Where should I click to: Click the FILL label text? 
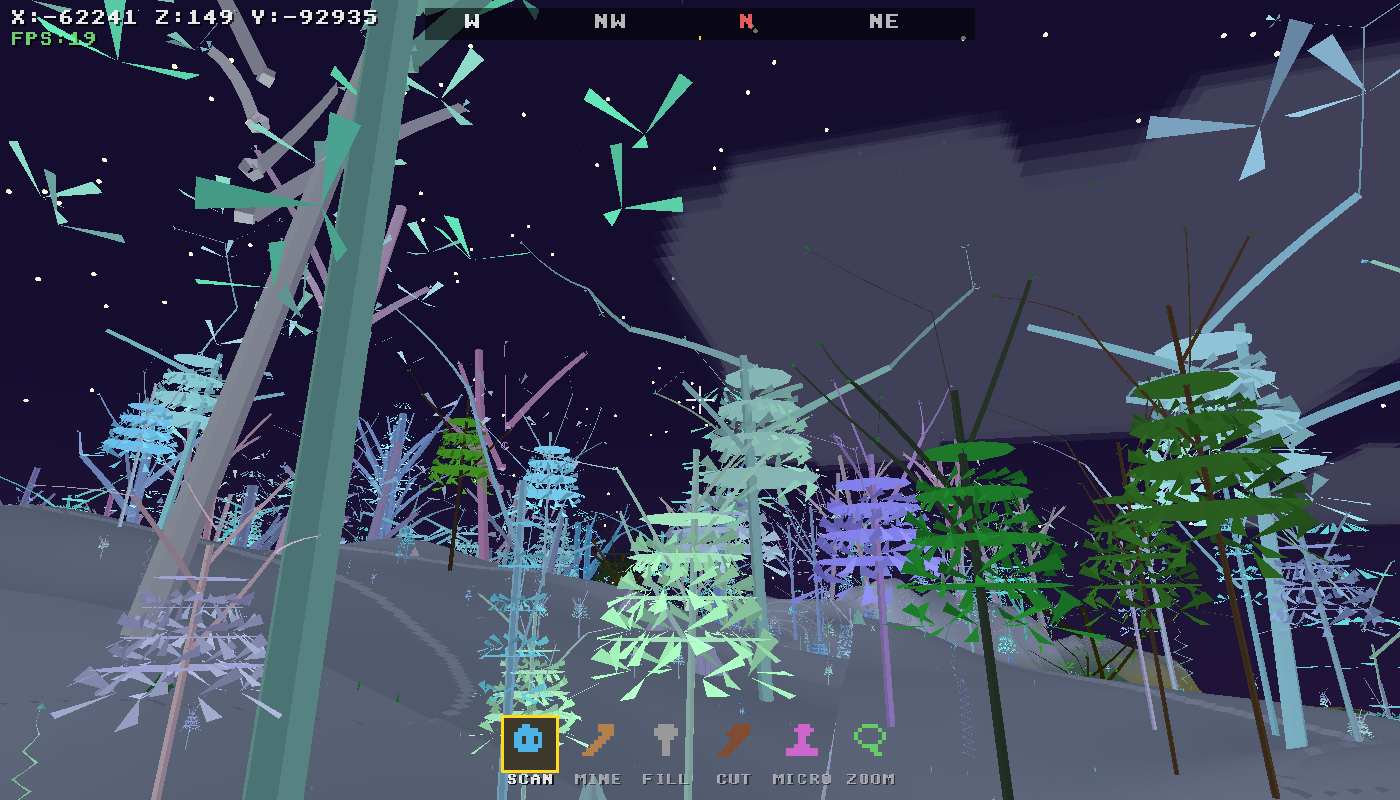(667, 778)
